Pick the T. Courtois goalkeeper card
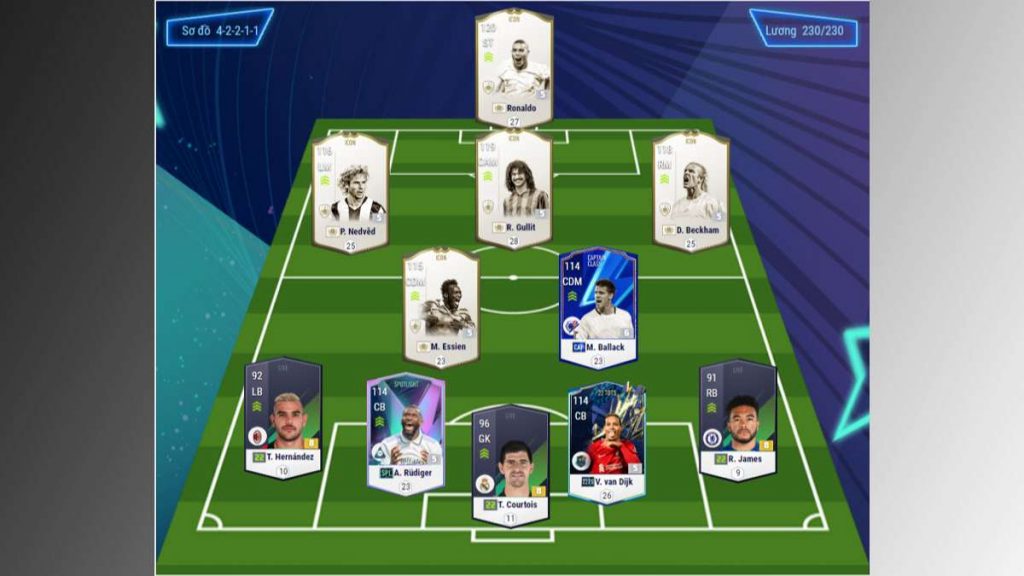 coord(510,461)
